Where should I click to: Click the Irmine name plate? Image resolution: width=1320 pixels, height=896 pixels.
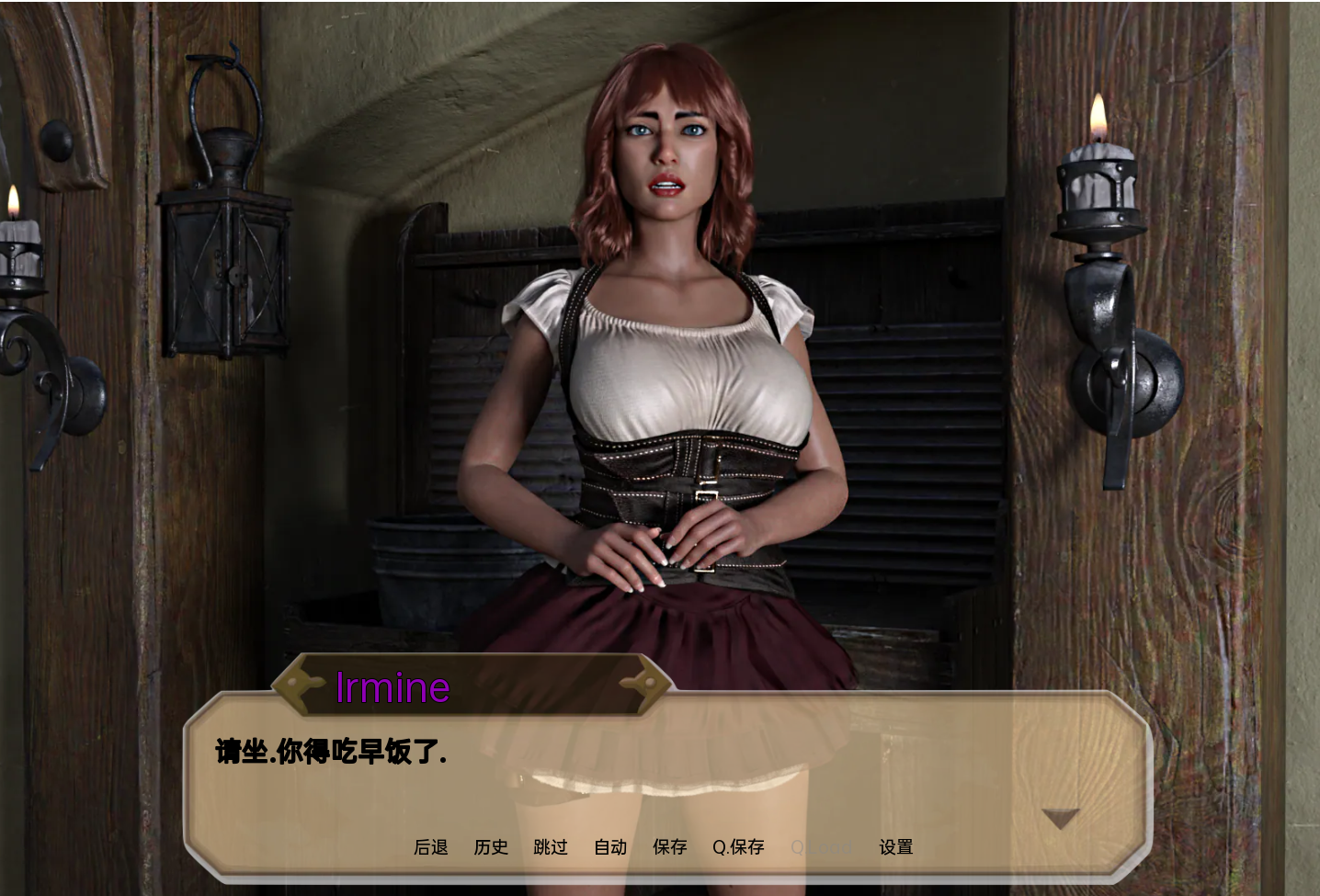tap(393, 687)
